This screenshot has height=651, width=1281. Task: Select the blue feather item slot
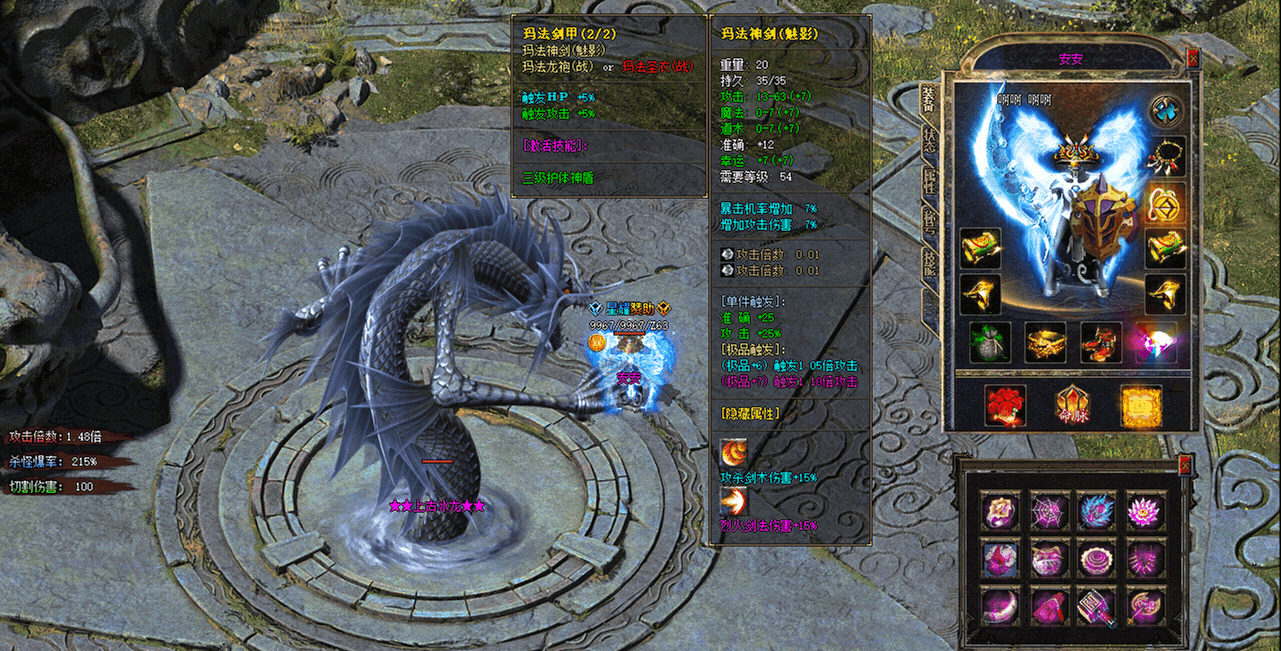pyautogui.click(x=1098, y=510)
